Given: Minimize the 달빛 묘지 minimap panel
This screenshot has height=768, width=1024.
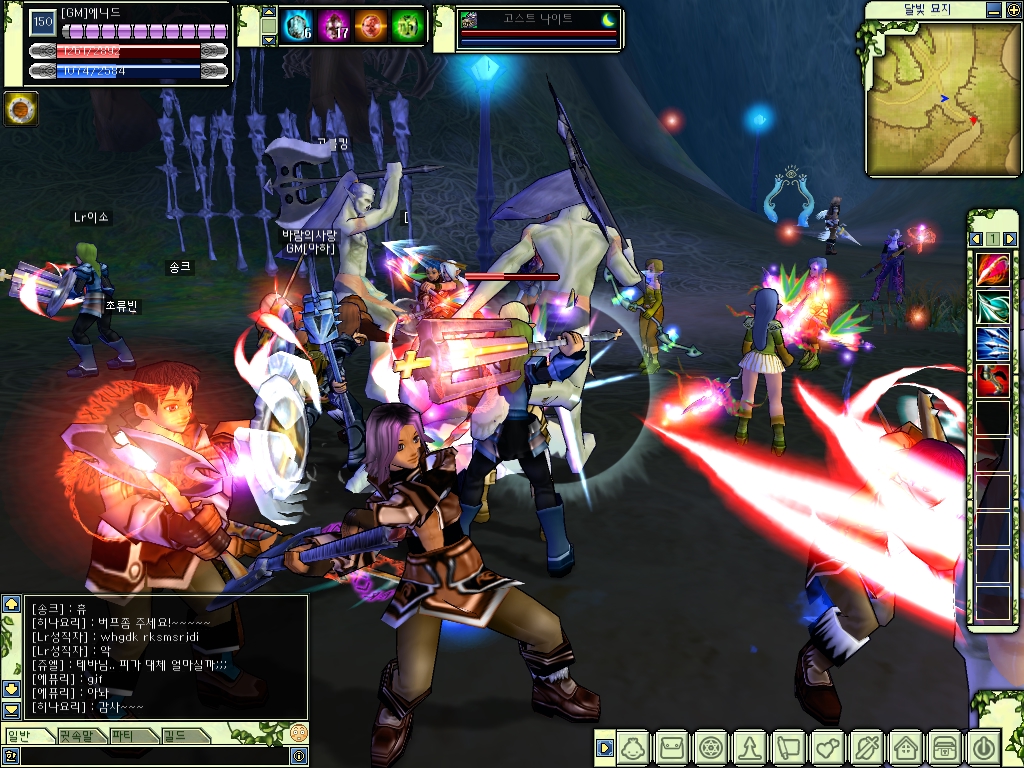Looking at the screenshot, I should (x=992, y=10).
